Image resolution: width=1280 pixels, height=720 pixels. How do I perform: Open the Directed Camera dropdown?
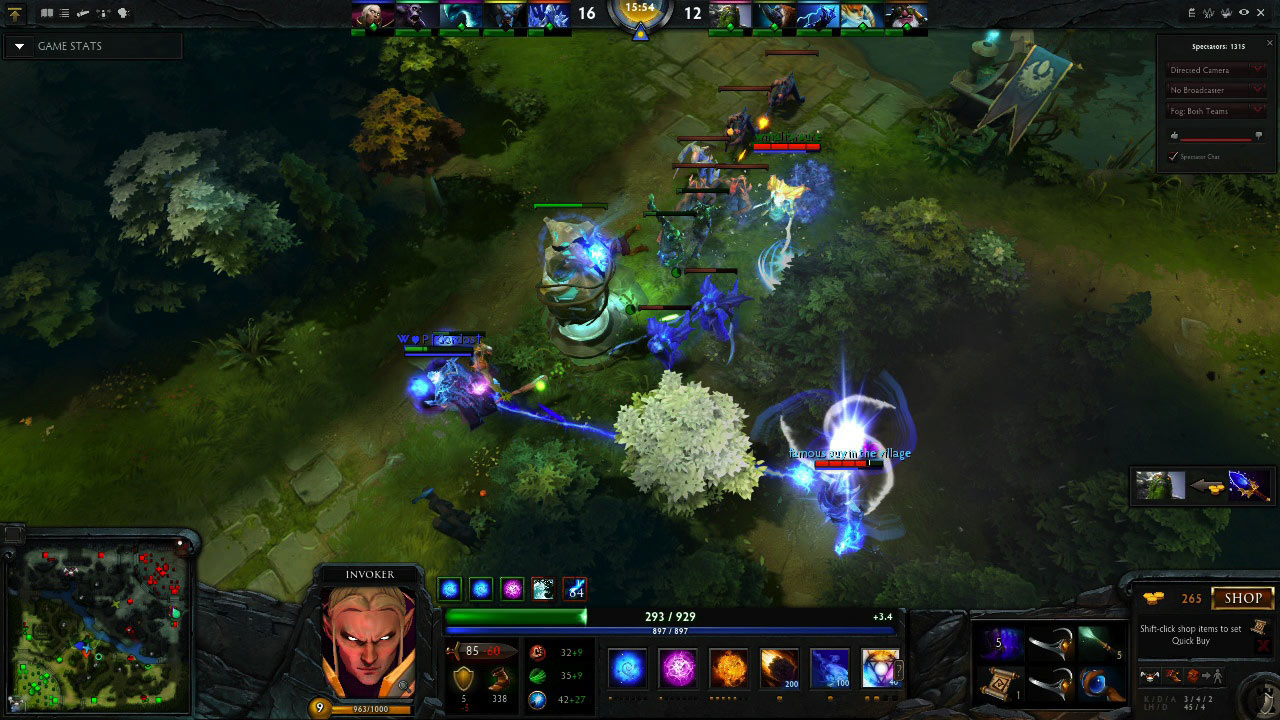tap(1215, 70)
